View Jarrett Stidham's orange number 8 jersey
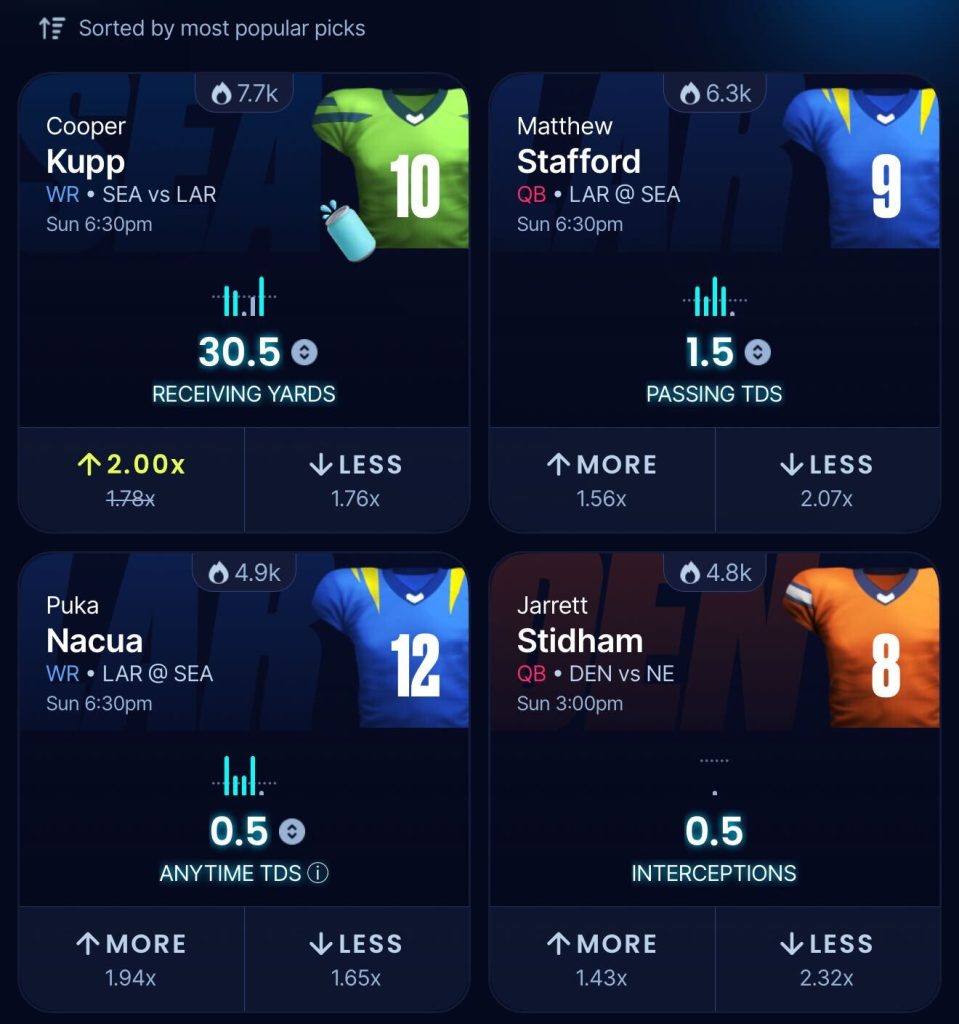Screen dimensions: 959x1024 (x=865, y=647)
